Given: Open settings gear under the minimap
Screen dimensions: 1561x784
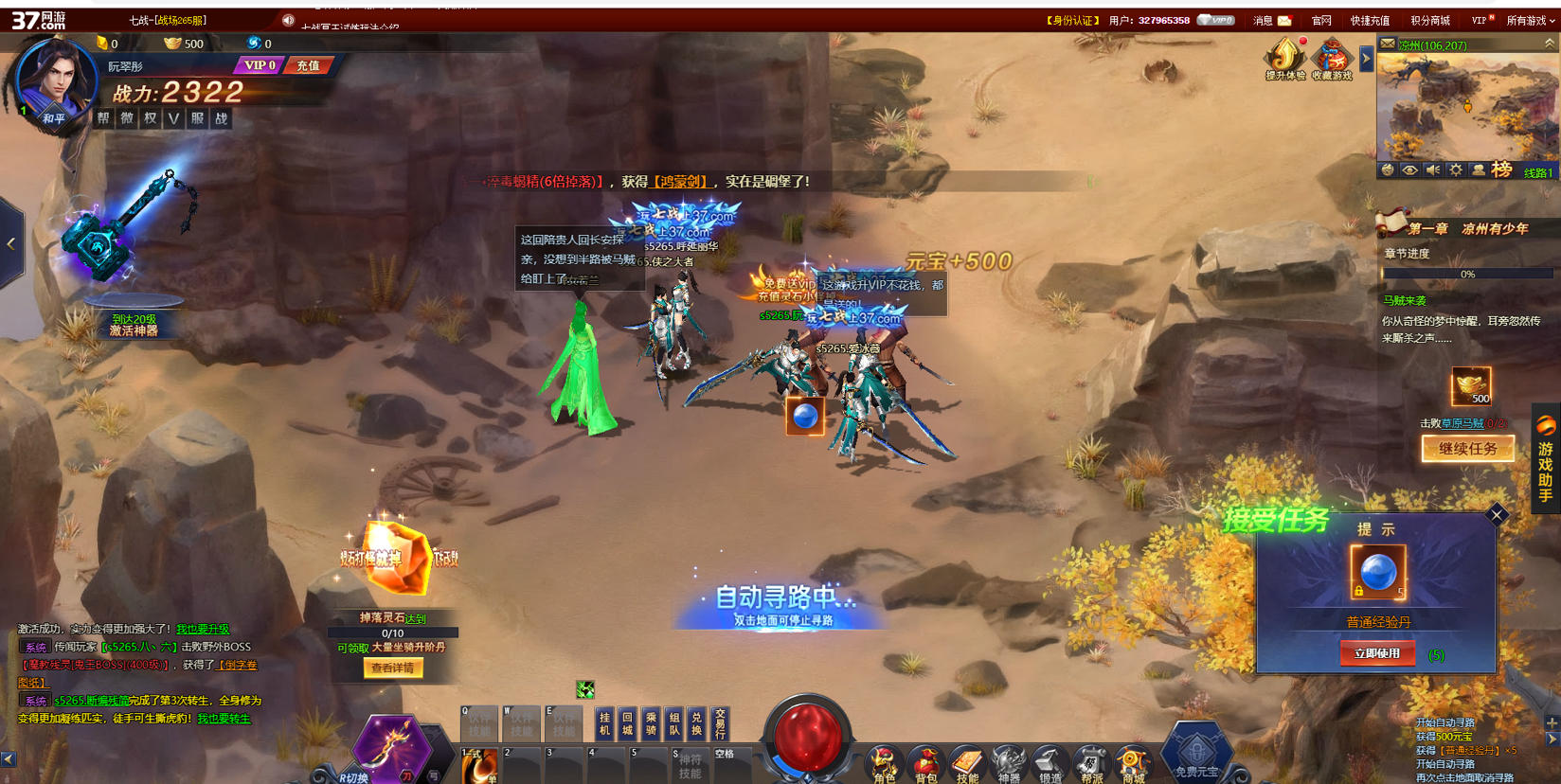Looking at the screenshot, I should tap(1456, 170).
